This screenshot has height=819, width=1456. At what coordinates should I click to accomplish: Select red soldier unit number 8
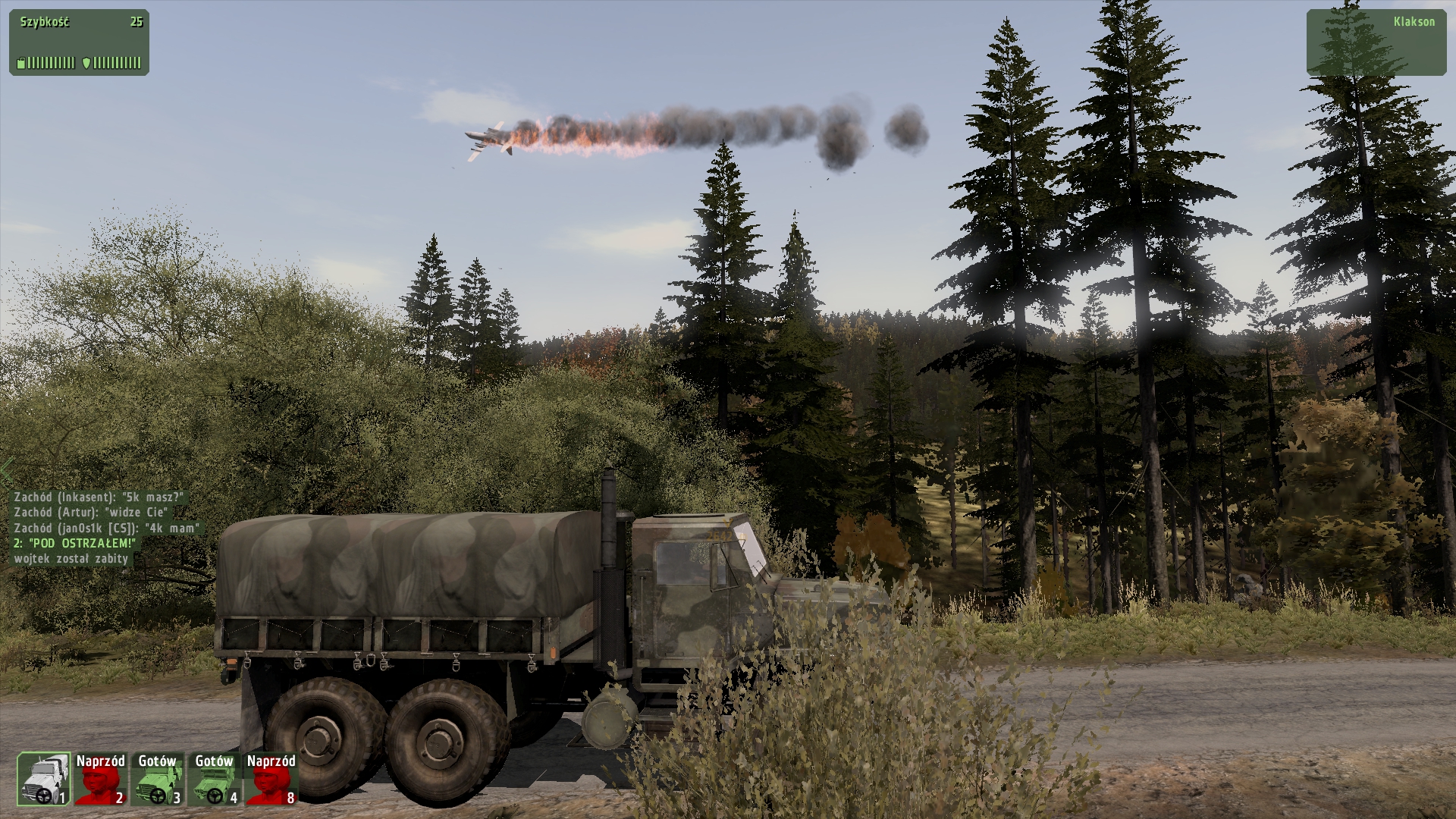pos(271,779)
